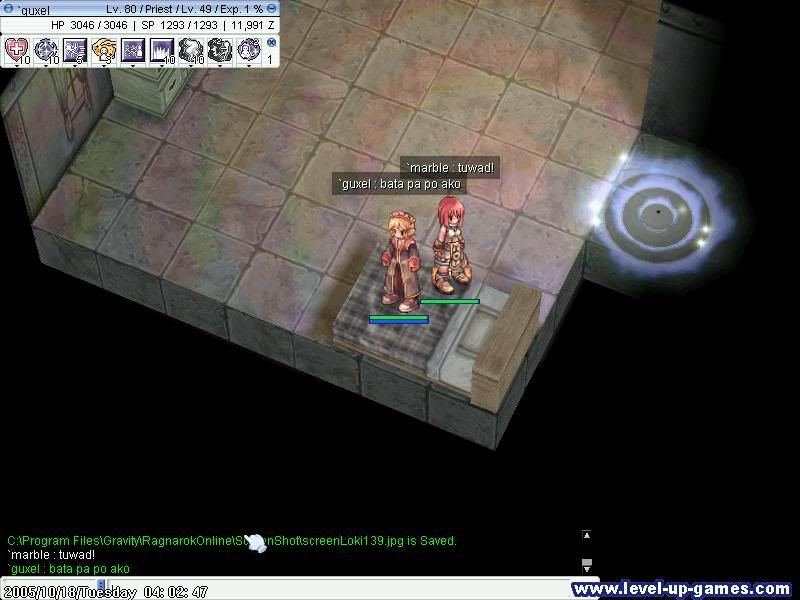Viewport: 800px width, 600px height.
Task: Close the skill hotbar with the X
Action: pos(271,43)
